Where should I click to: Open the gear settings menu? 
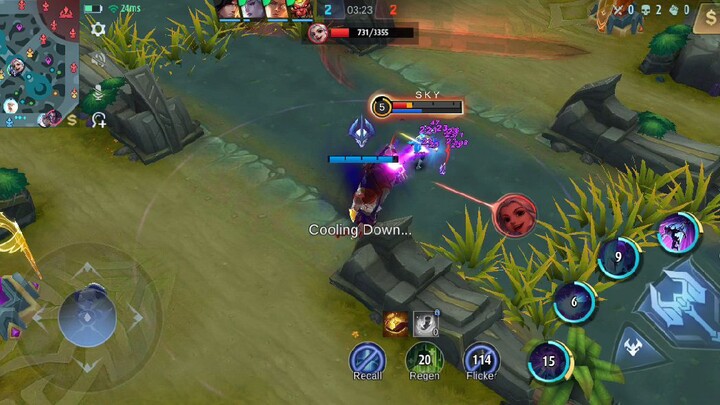[x=98, y=29]
